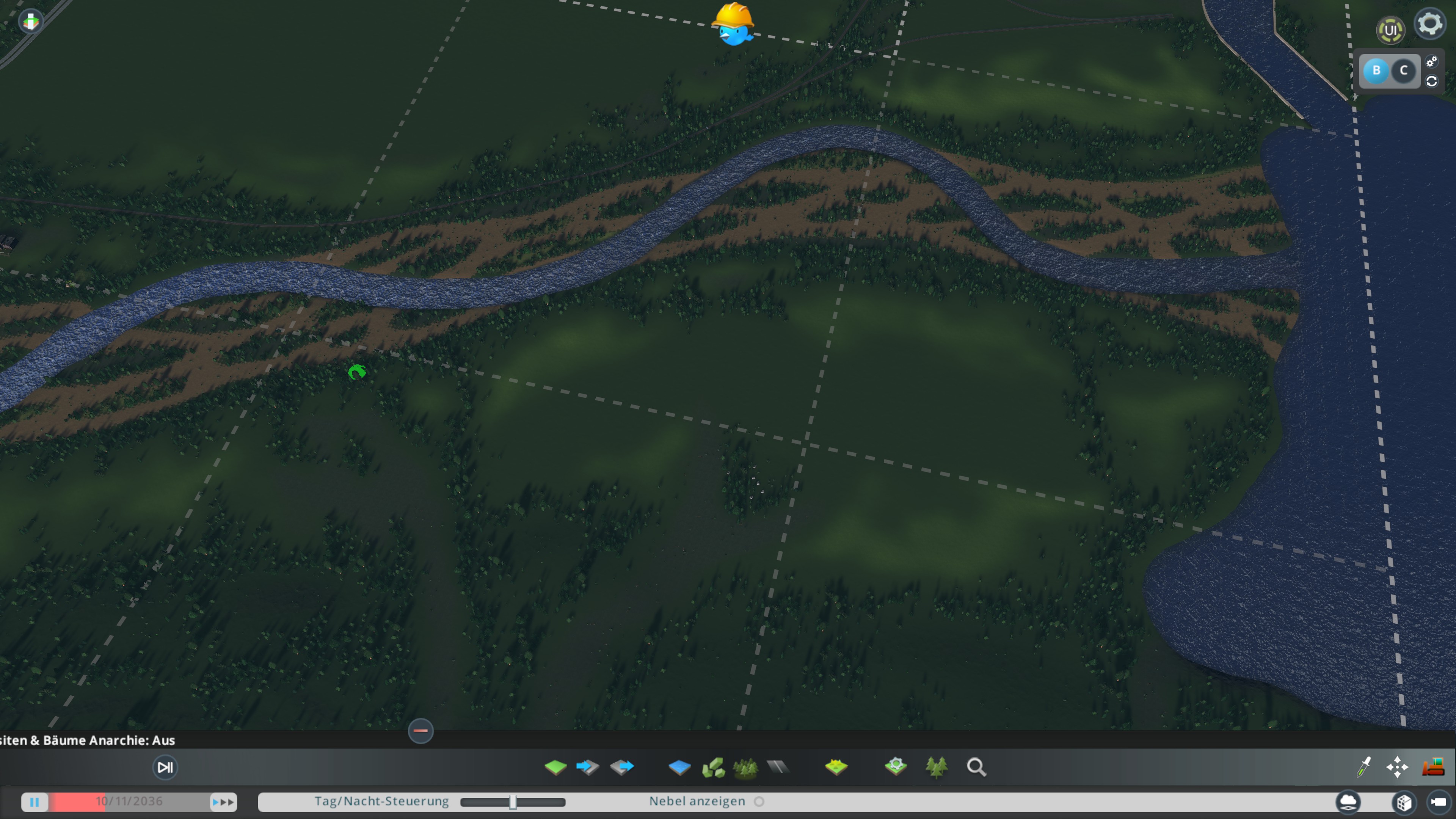Adjust the Tag/Nacht-Steuerung slider
The height and width of the screenshot is (819, 1456).
coord(513,802)
